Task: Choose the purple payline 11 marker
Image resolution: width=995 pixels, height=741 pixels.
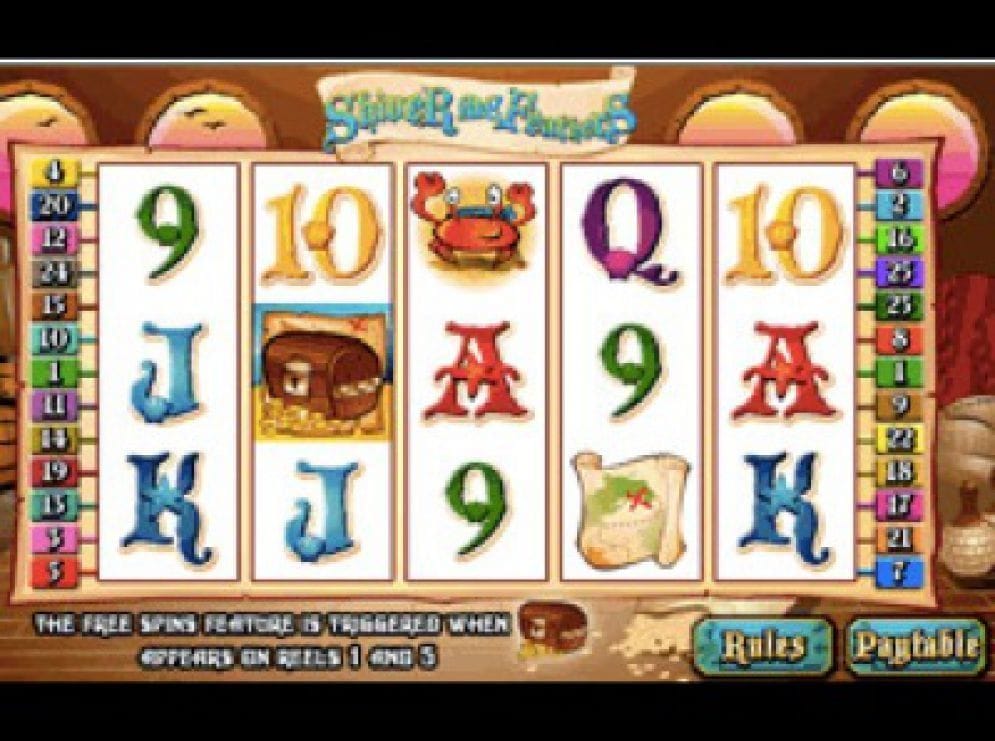Action: click(x=48, y=405)
